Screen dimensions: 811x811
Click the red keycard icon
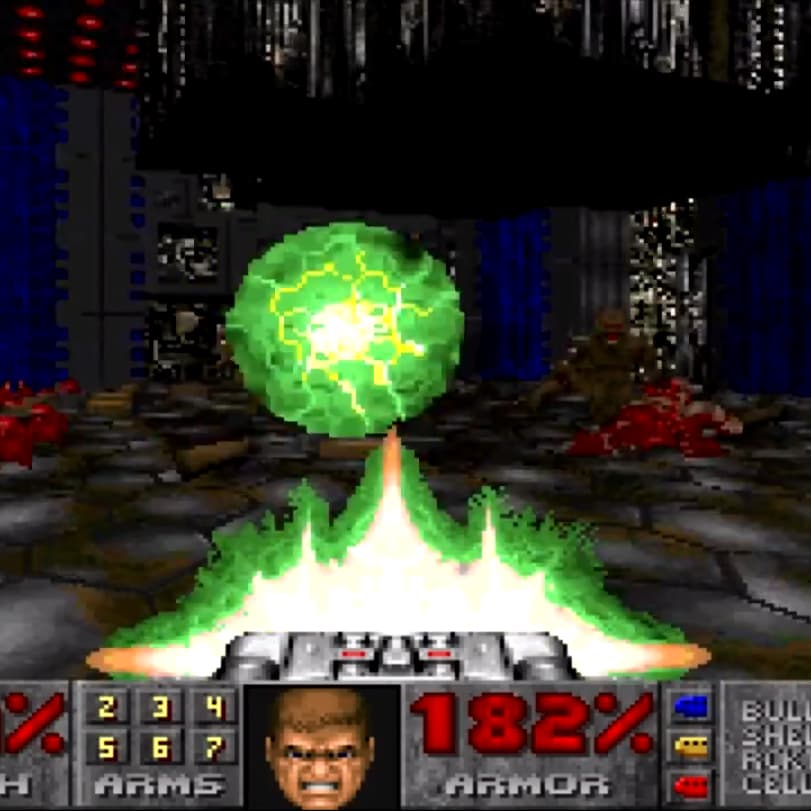(691, 784)
